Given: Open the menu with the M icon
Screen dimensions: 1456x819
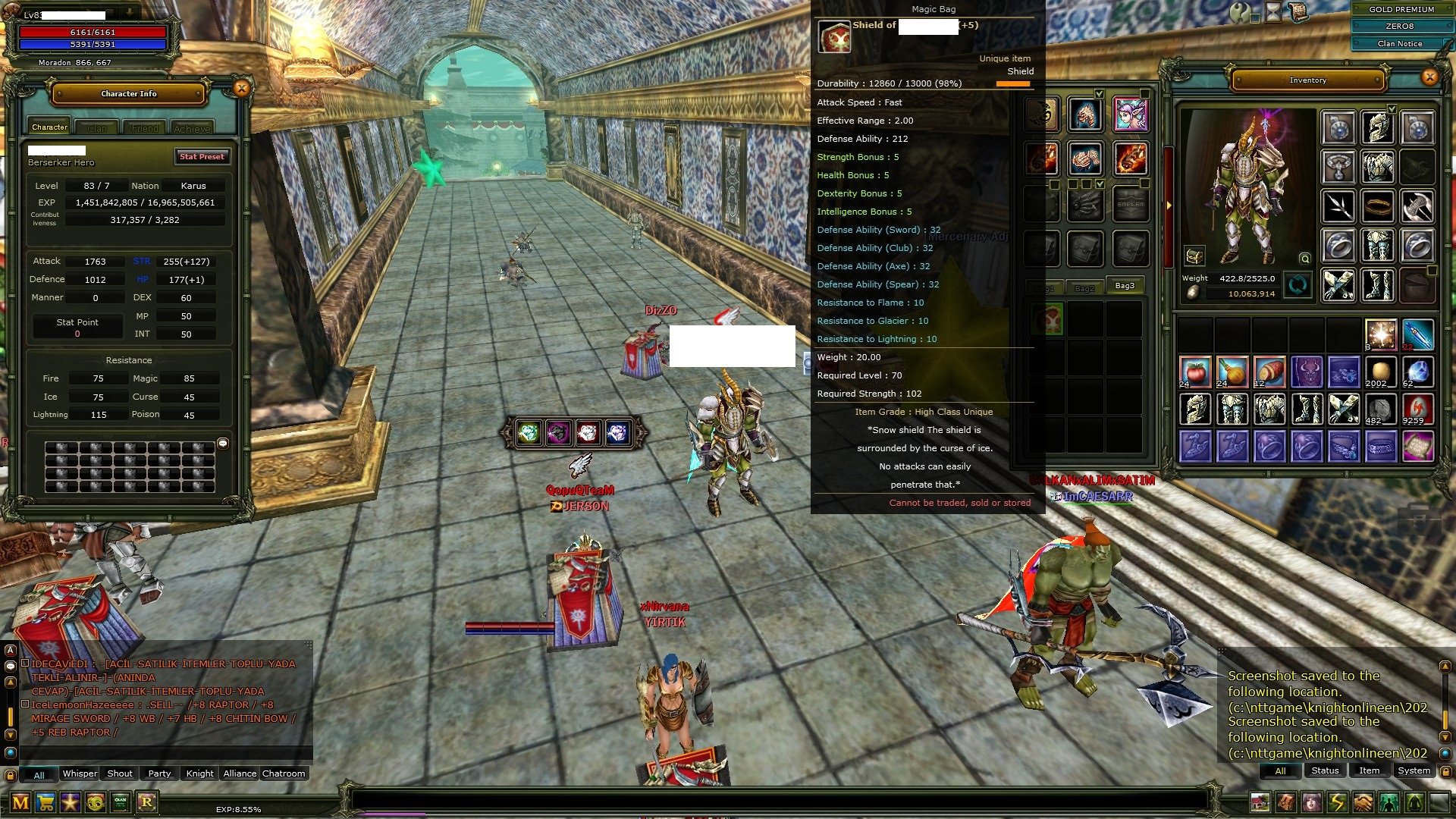Looking at the screenshot, I should pyautogui.click(x=20, y=802).
